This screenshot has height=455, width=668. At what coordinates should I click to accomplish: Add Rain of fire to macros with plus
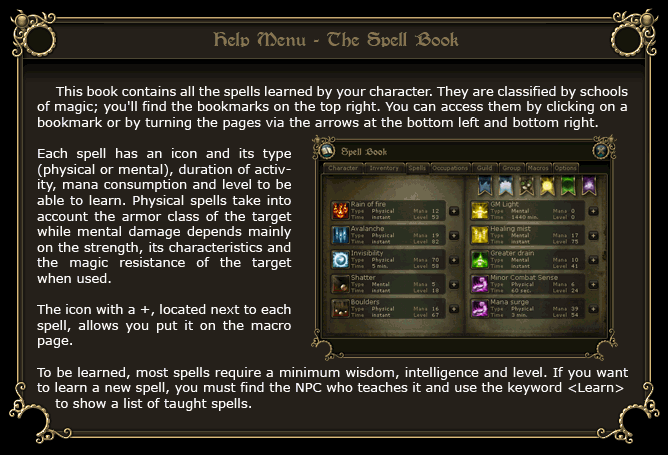pyautogui.click(x=453, y=211)
